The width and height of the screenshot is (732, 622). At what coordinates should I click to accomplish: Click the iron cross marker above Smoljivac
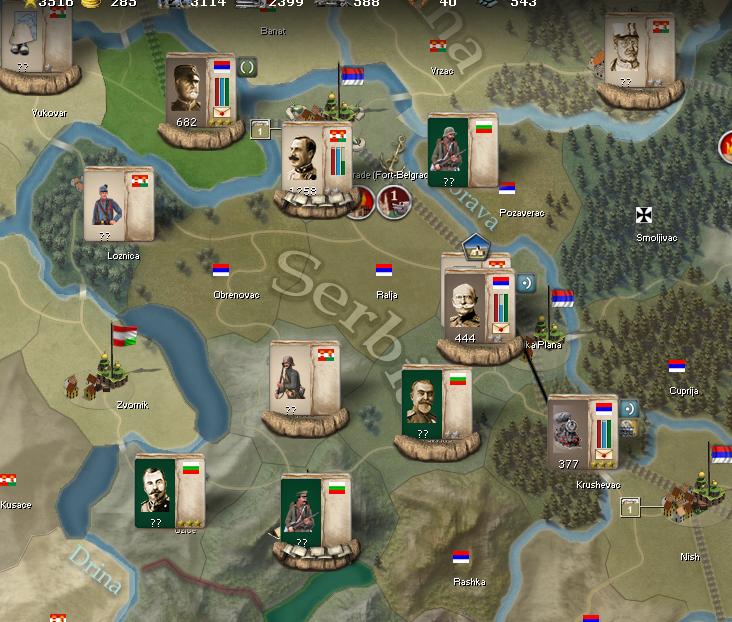click(x=644, y=215)
